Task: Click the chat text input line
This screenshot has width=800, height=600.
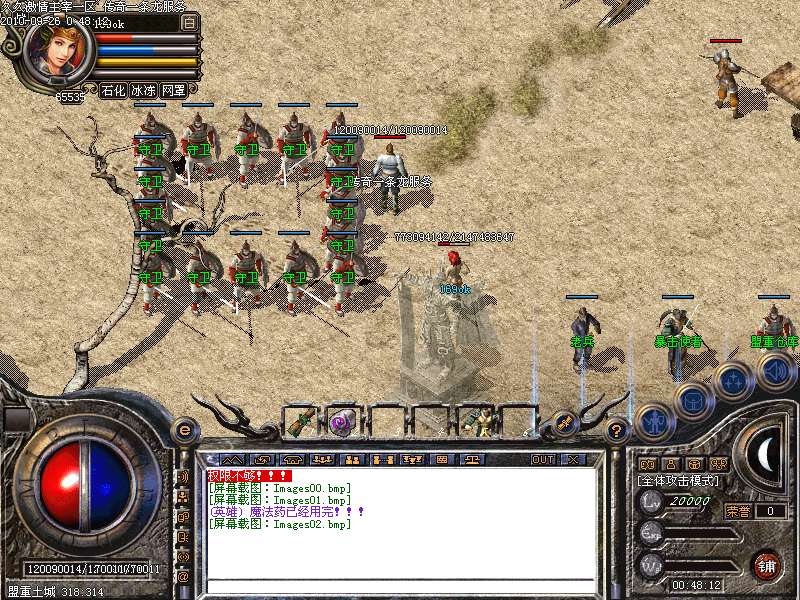Action: [400, 584]
